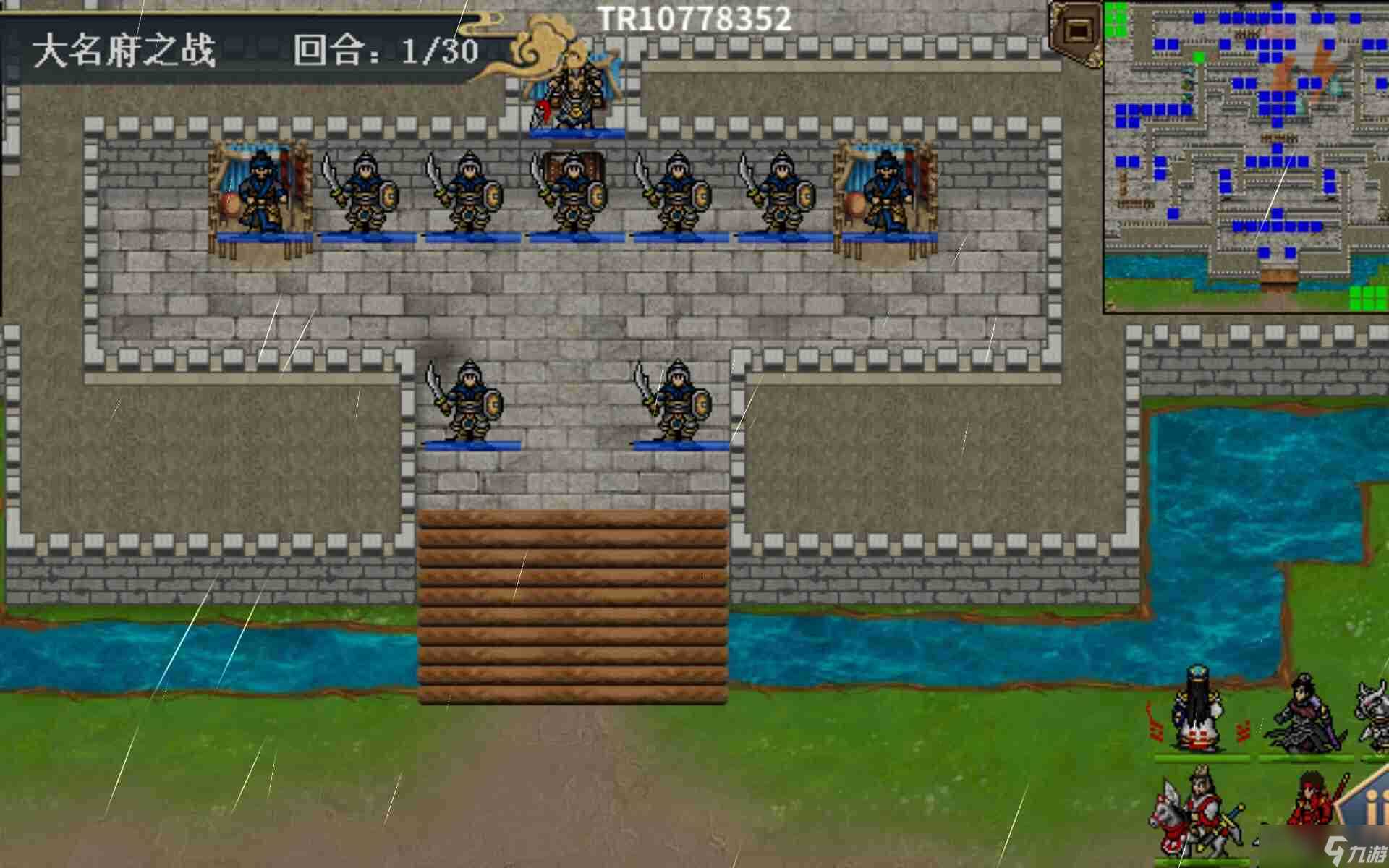
Task: Select the crowned general on the white horse
Action: click(x=1197, y=815)
